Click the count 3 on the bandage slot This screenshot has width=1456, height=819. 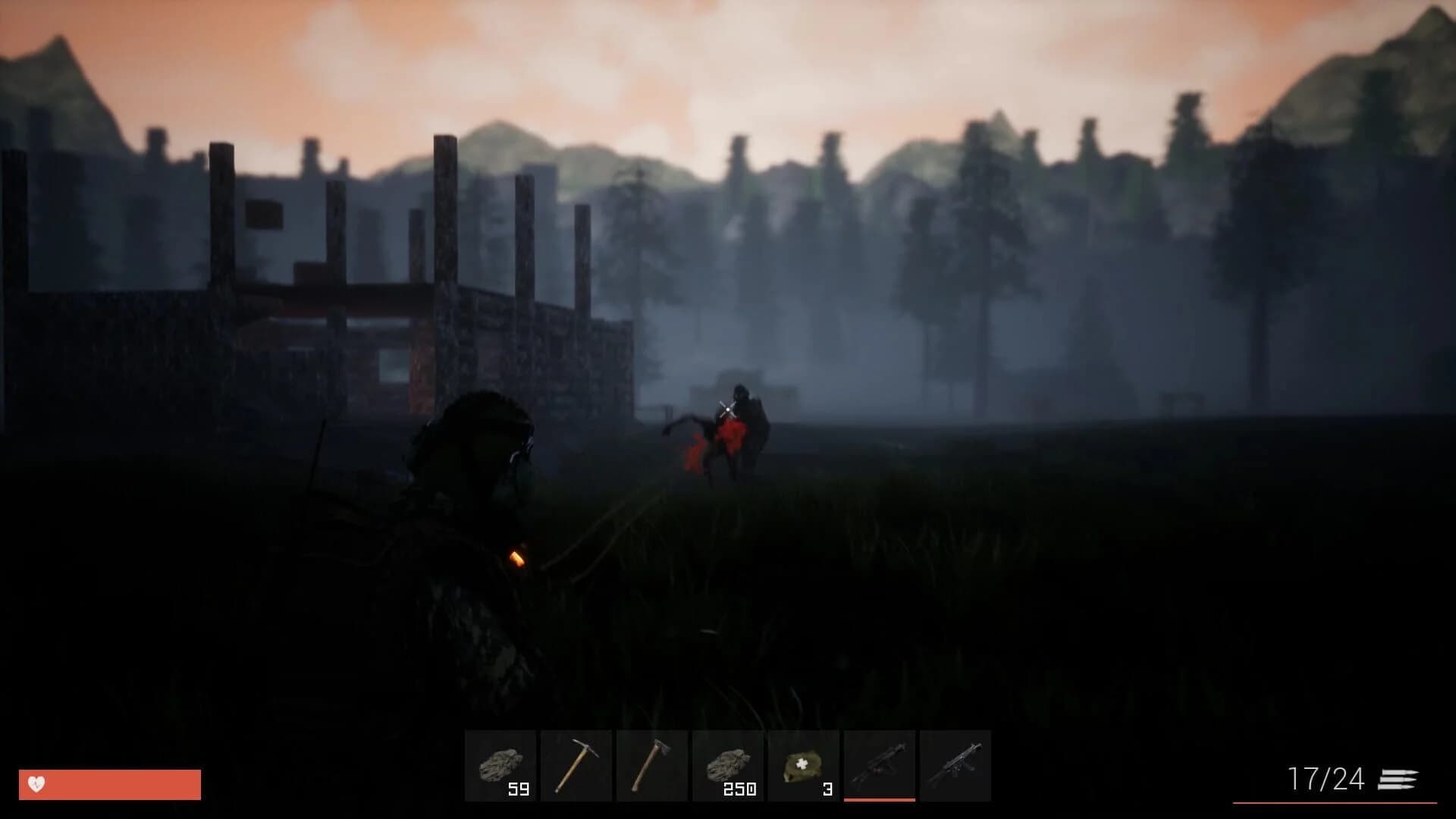point(826,790)
